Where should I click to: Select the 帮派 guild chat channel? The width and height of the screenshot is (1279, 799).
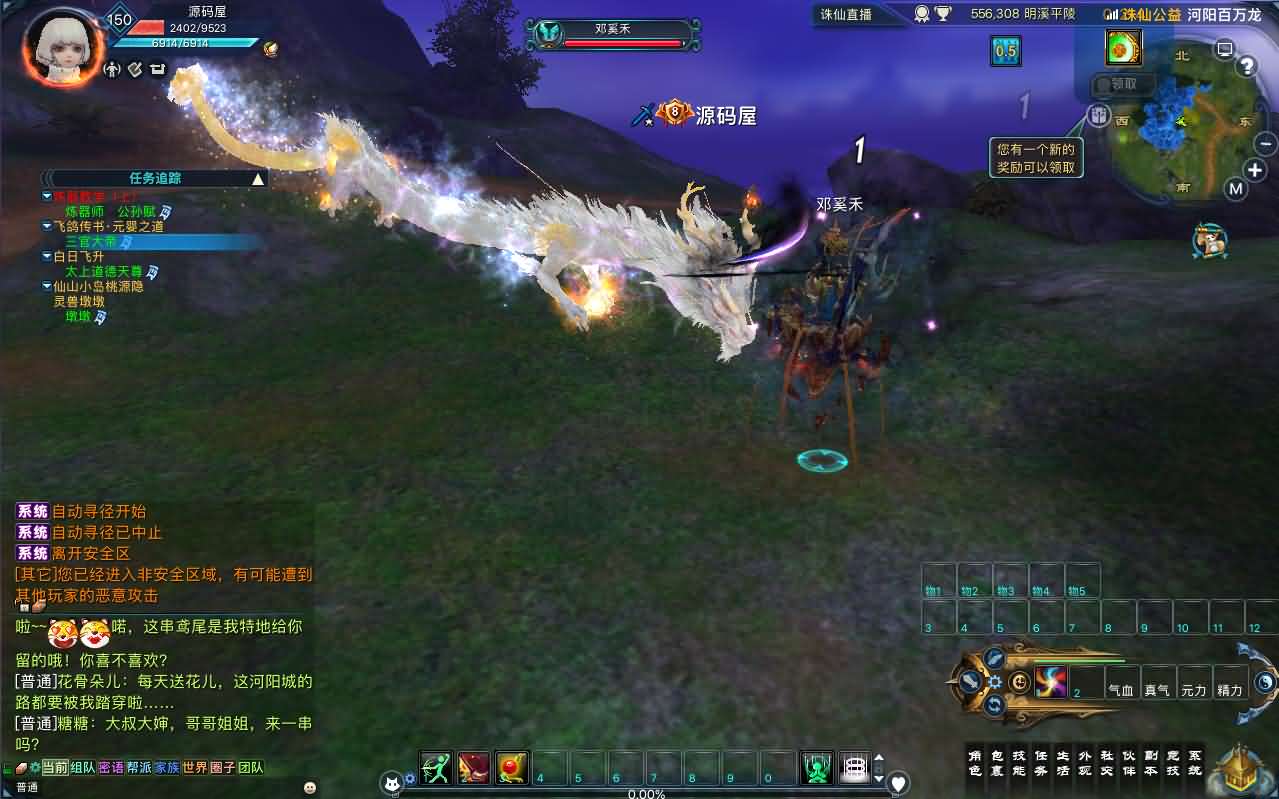point(139,768)
